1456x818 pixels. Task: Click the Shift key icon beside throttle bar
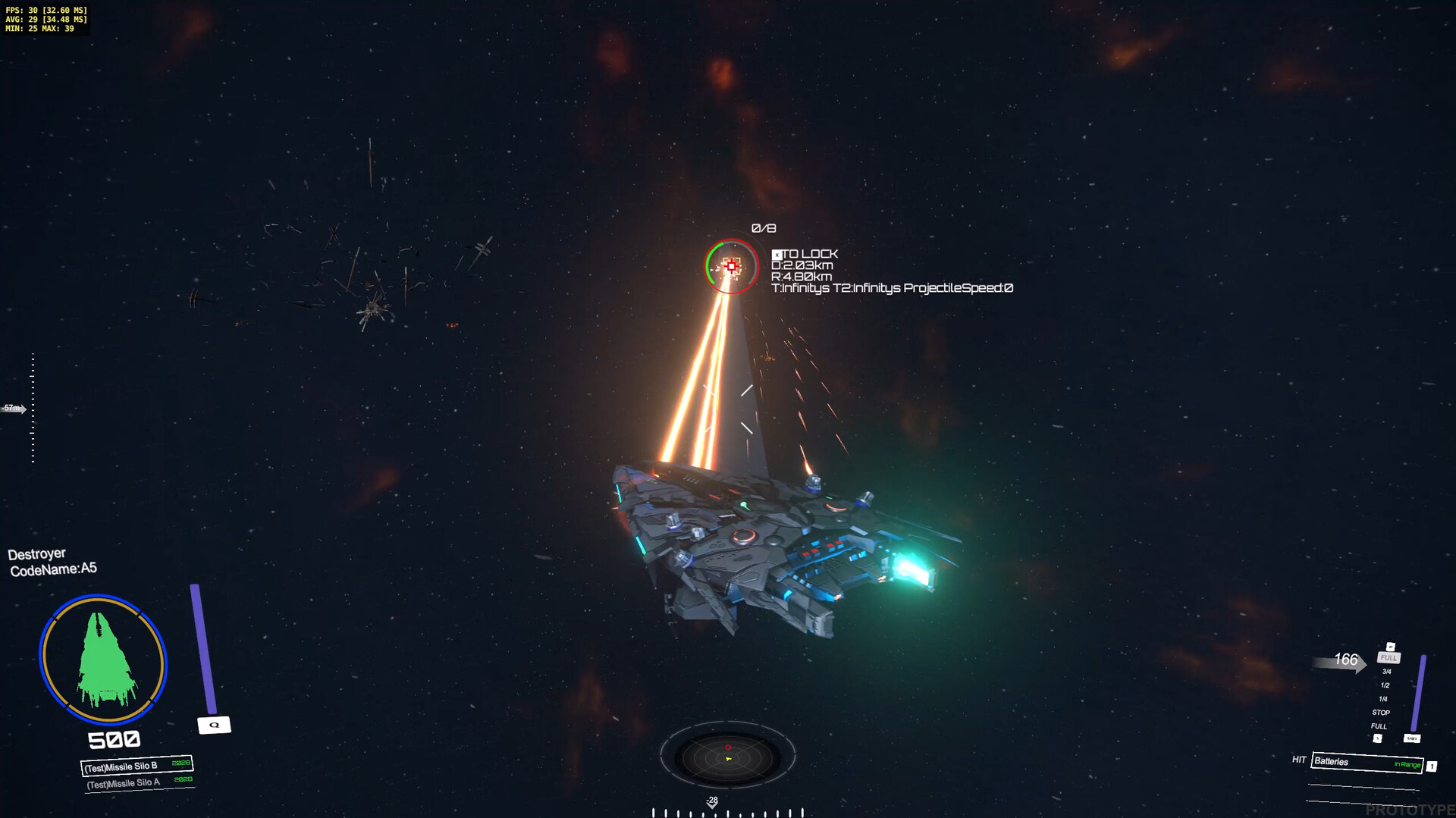[1412, 738]
